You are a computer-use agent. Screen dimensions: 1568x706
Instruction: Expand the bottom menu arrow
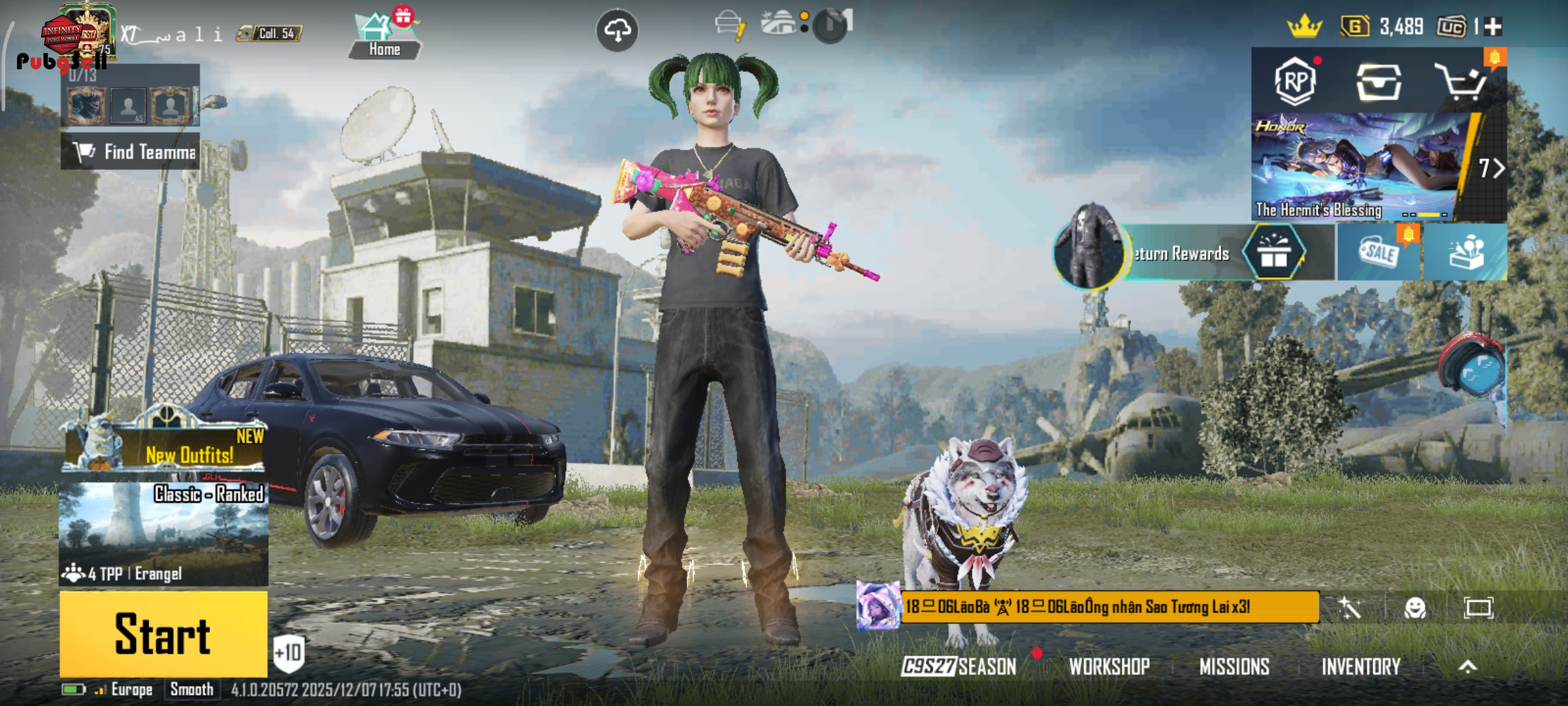coord(1467,667)
